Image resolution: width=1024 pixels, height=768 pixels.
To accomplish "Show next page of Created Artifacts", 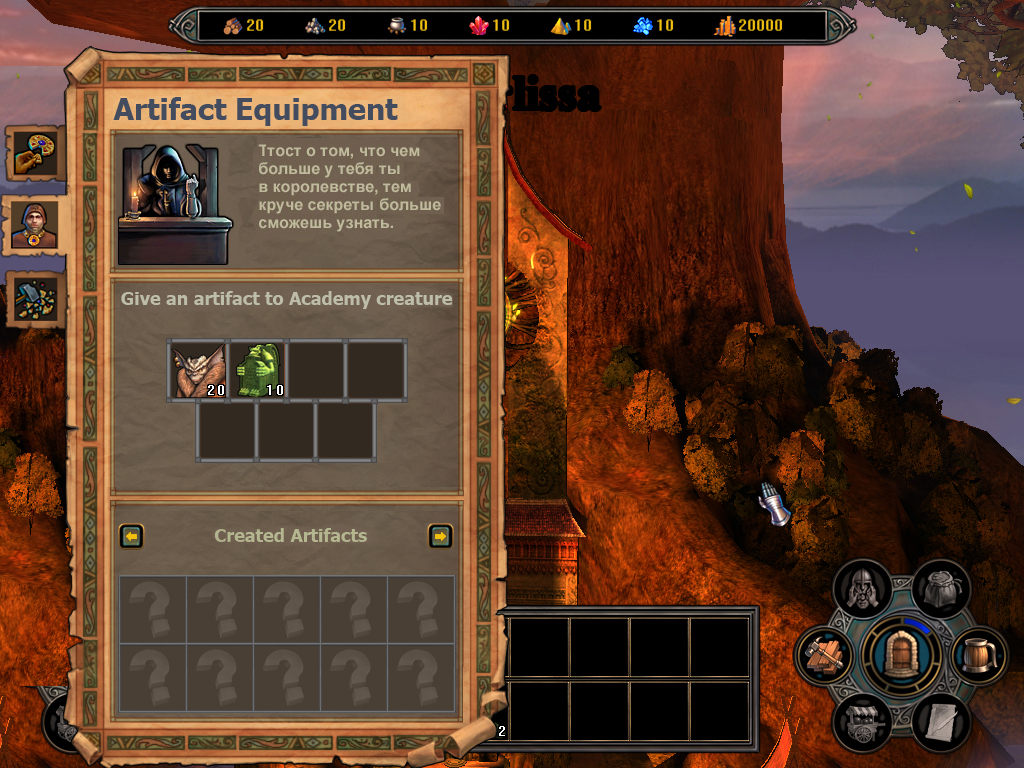I will coord(440,536).
